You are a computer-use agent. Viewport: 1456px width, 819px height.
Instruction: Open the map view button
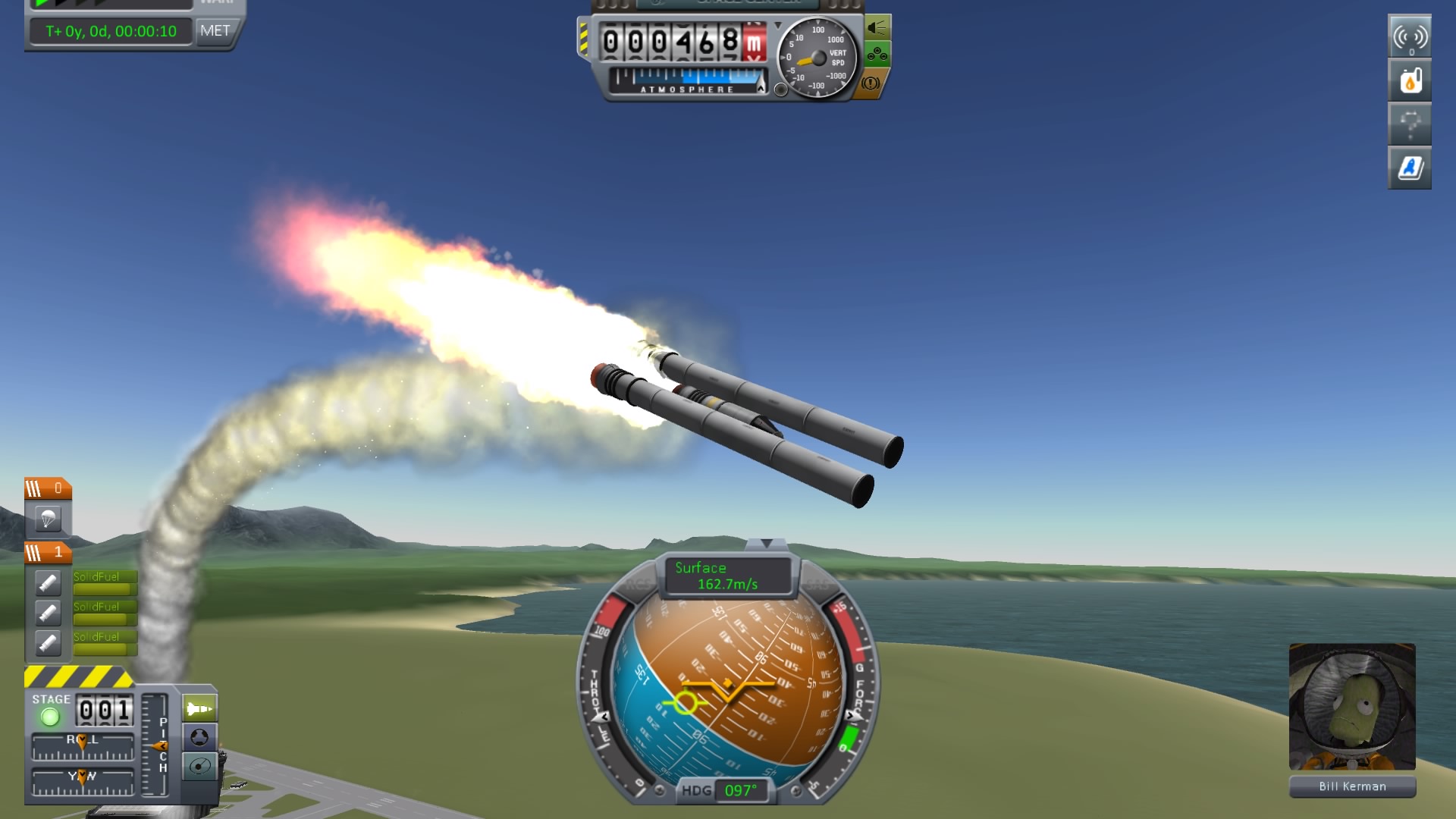pos(199,767)
